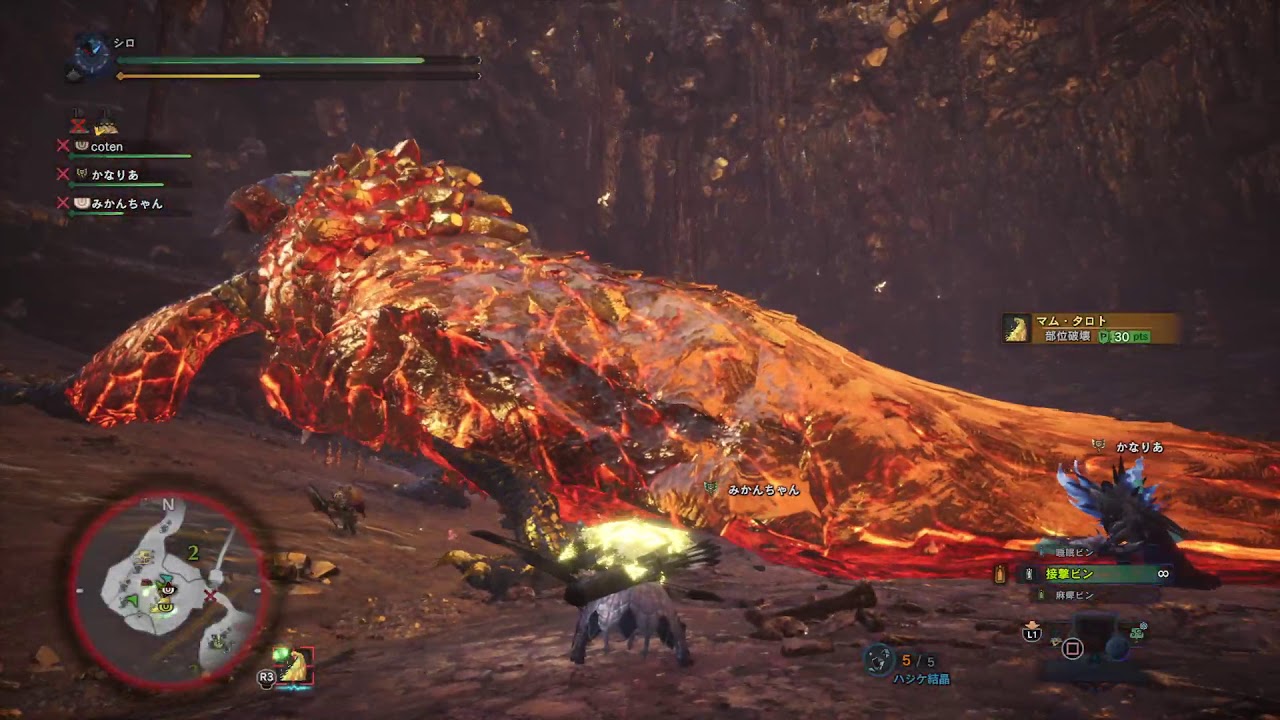Open the circular minimap
This screenshot has height=720, width=1280.
pyautogui.click(x=168, y=590)
